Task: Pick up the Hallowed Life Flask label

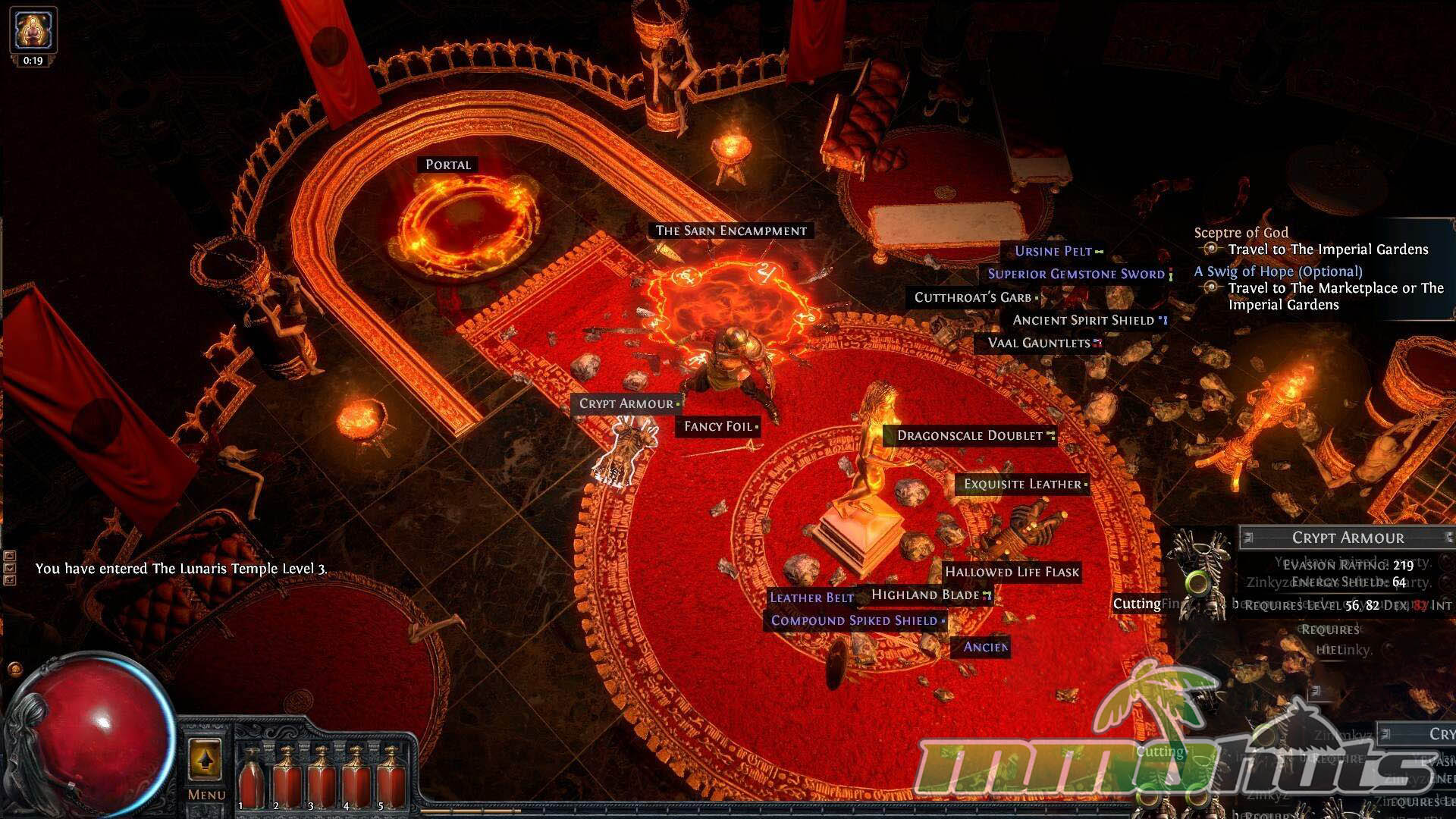Action: tap(1012, 572)
